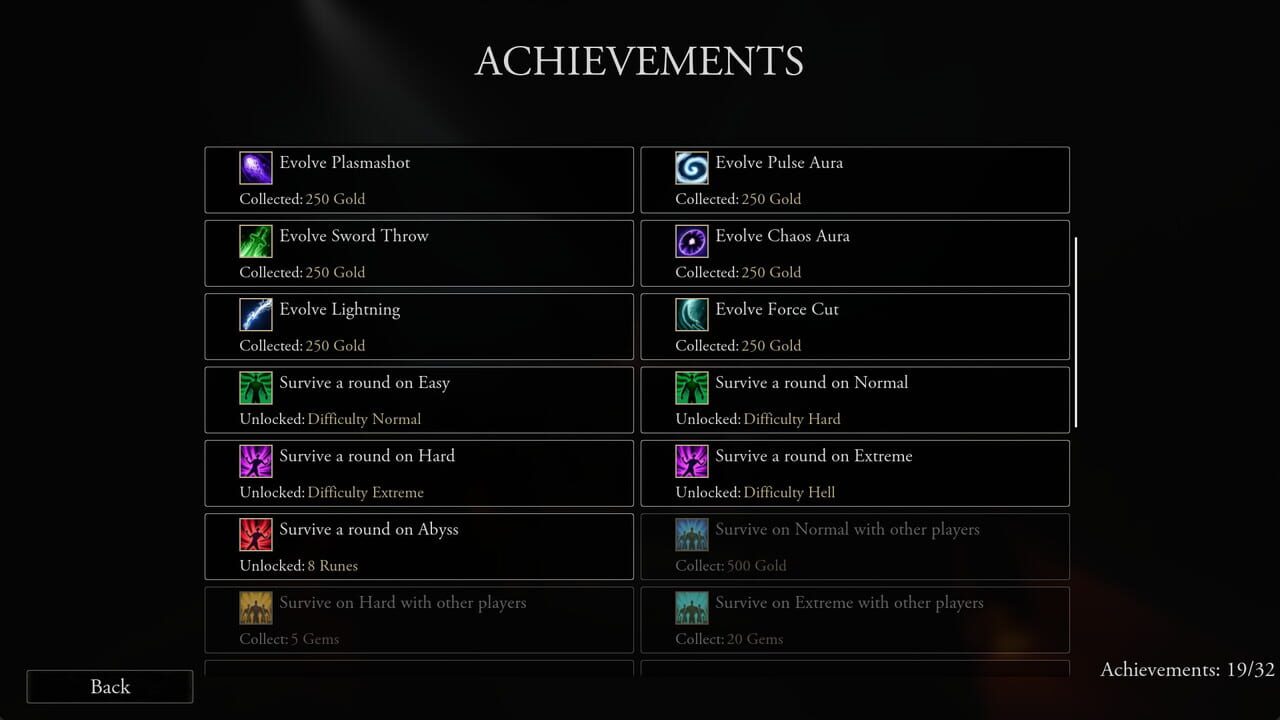The height and width of the screenshot is (720, 1280).
Task: Click the Evolve Force Cut teal blade icon
Action: pyautogui.click(x=692, y=314)
